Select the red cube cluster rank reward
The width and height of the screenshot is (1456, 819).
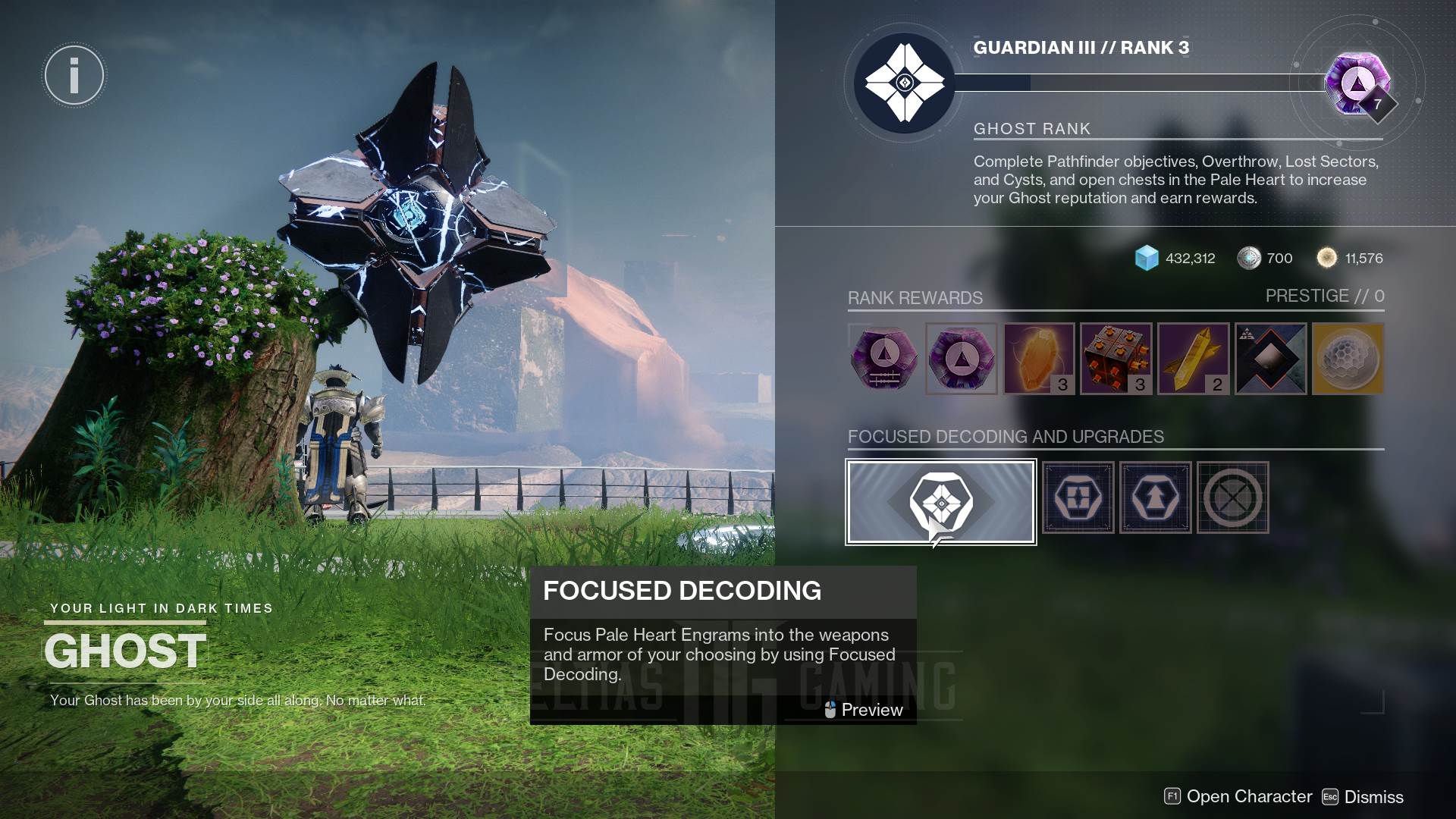coord(1116,359)
